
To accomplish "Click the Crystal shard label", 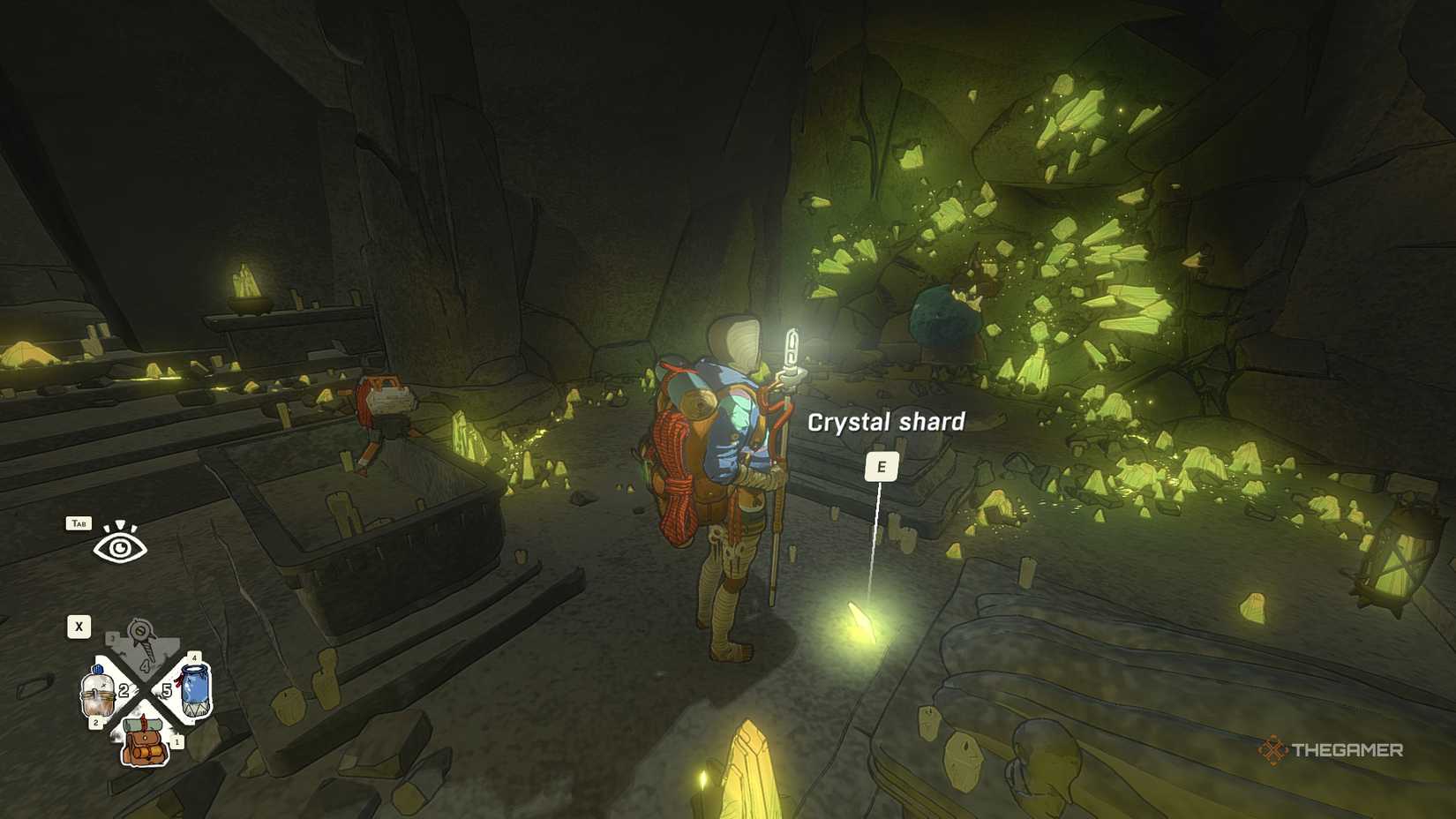I will click(886, 421).
